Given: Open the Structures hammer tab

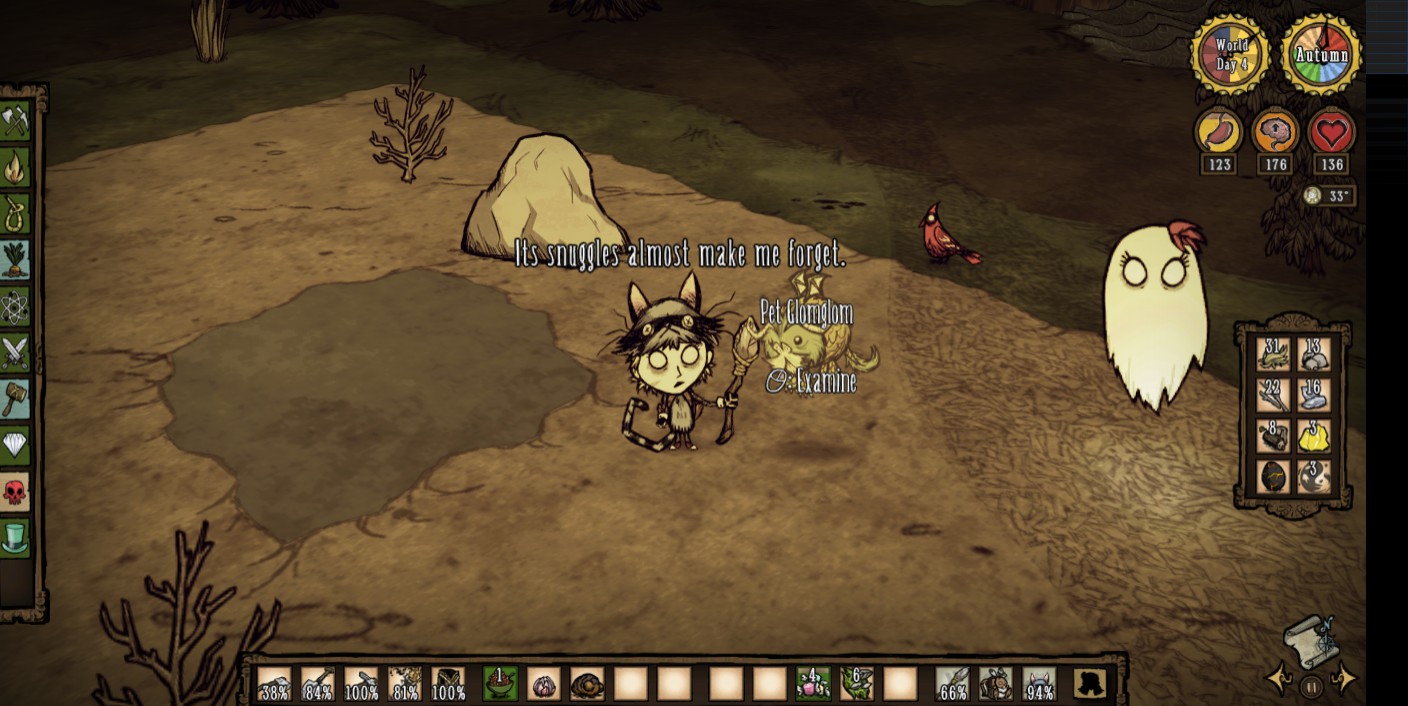Looking at the screenshot, I should coord(15,399).
